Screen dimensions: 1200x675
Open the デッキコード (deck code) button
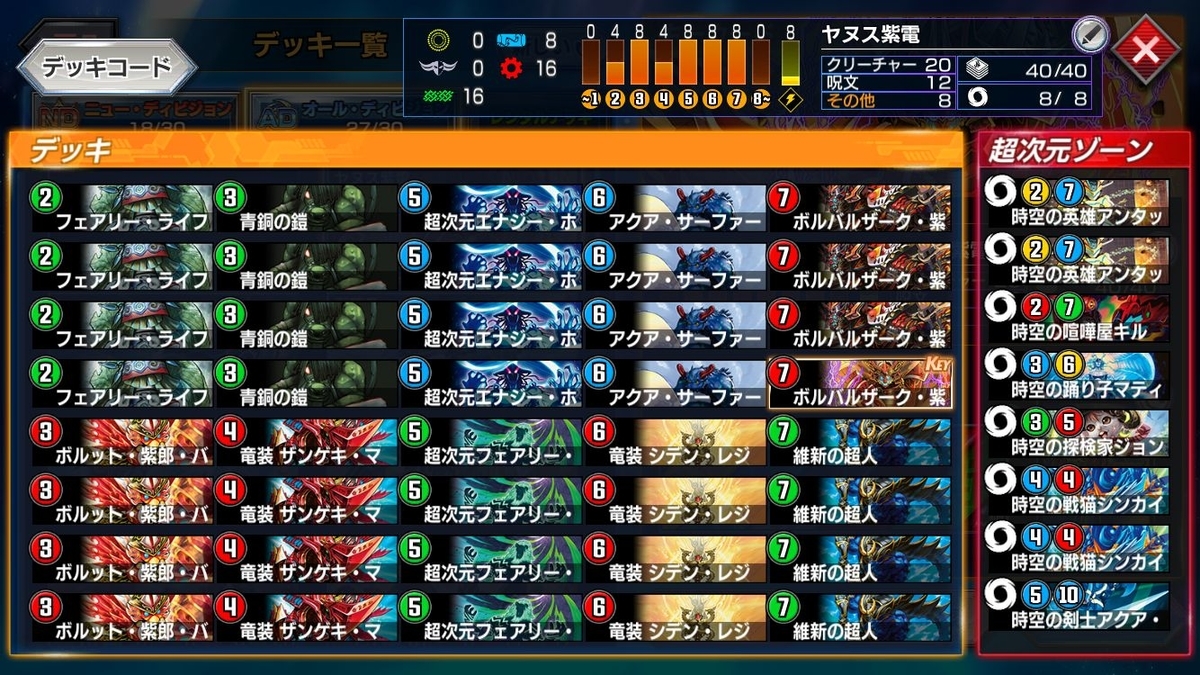(107, 67)
